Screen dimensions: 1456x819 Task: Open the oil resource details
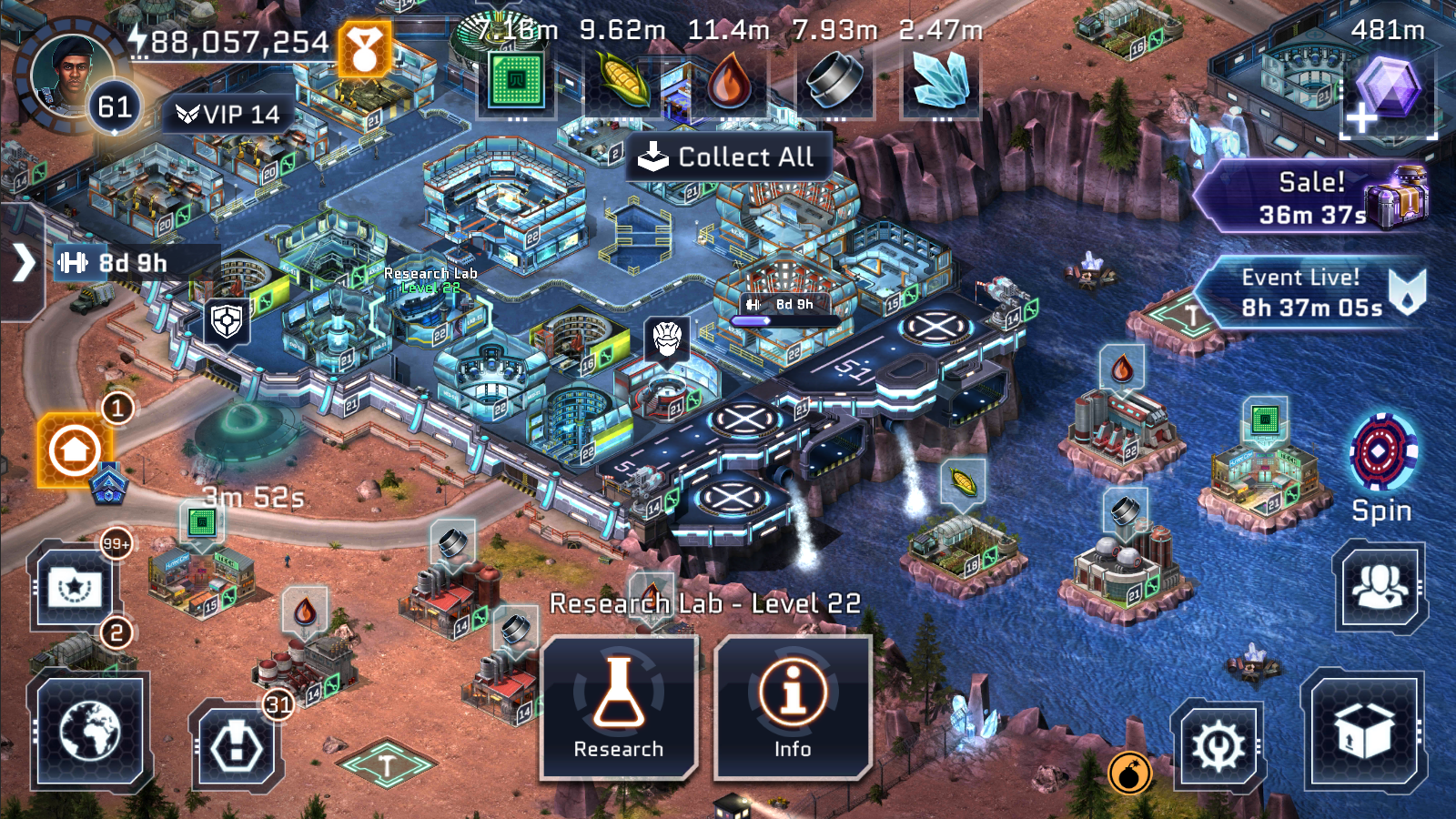(728, 82)
